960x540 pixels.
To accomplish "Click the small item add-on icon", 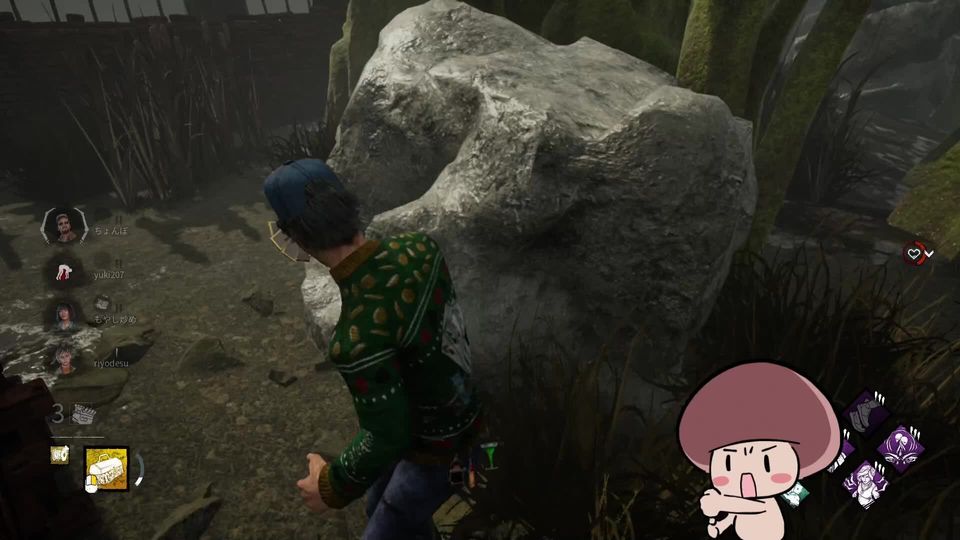I will pos(60,455).
